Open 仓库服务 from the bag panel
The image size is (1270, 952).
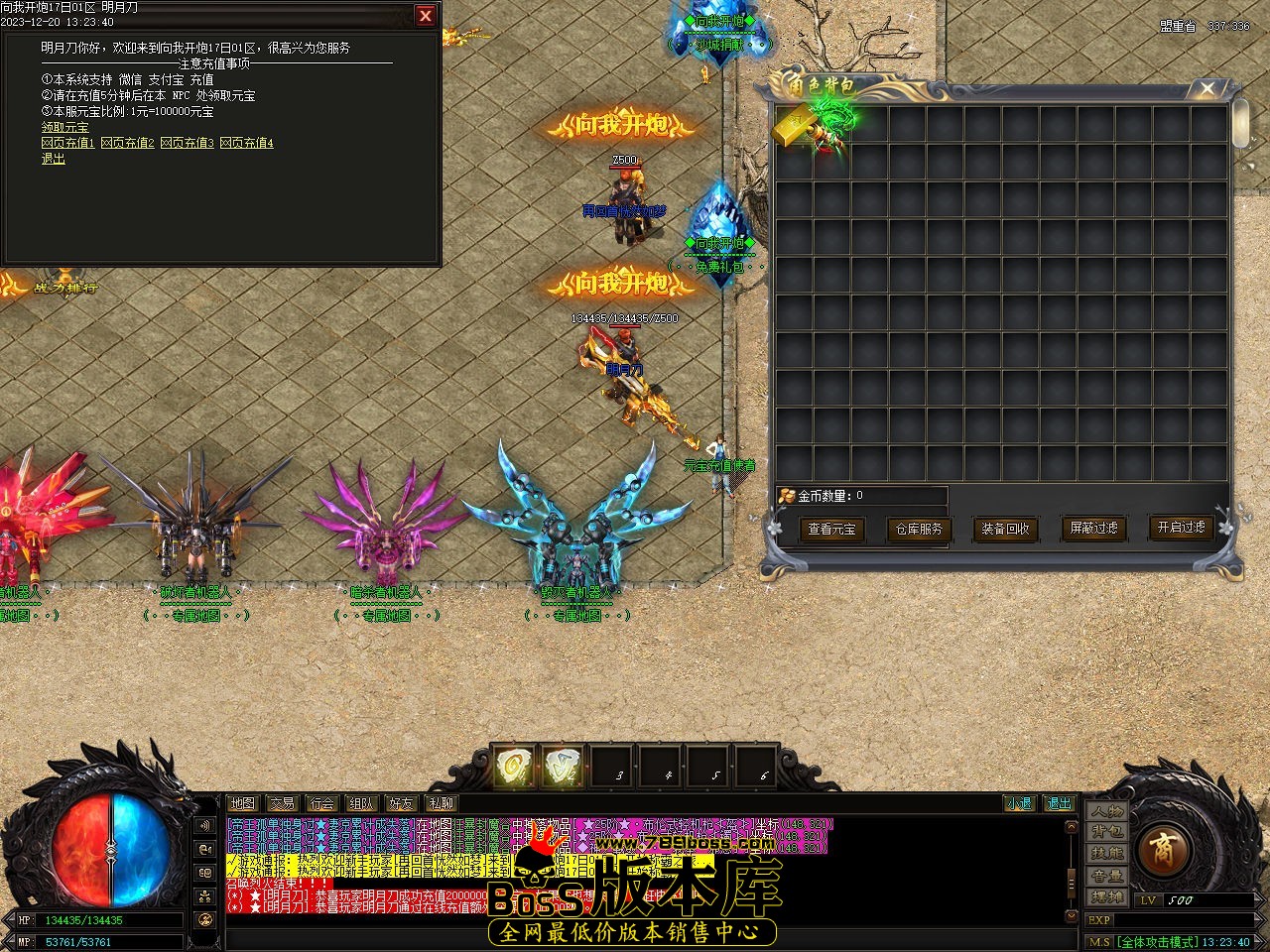(919, 530)
